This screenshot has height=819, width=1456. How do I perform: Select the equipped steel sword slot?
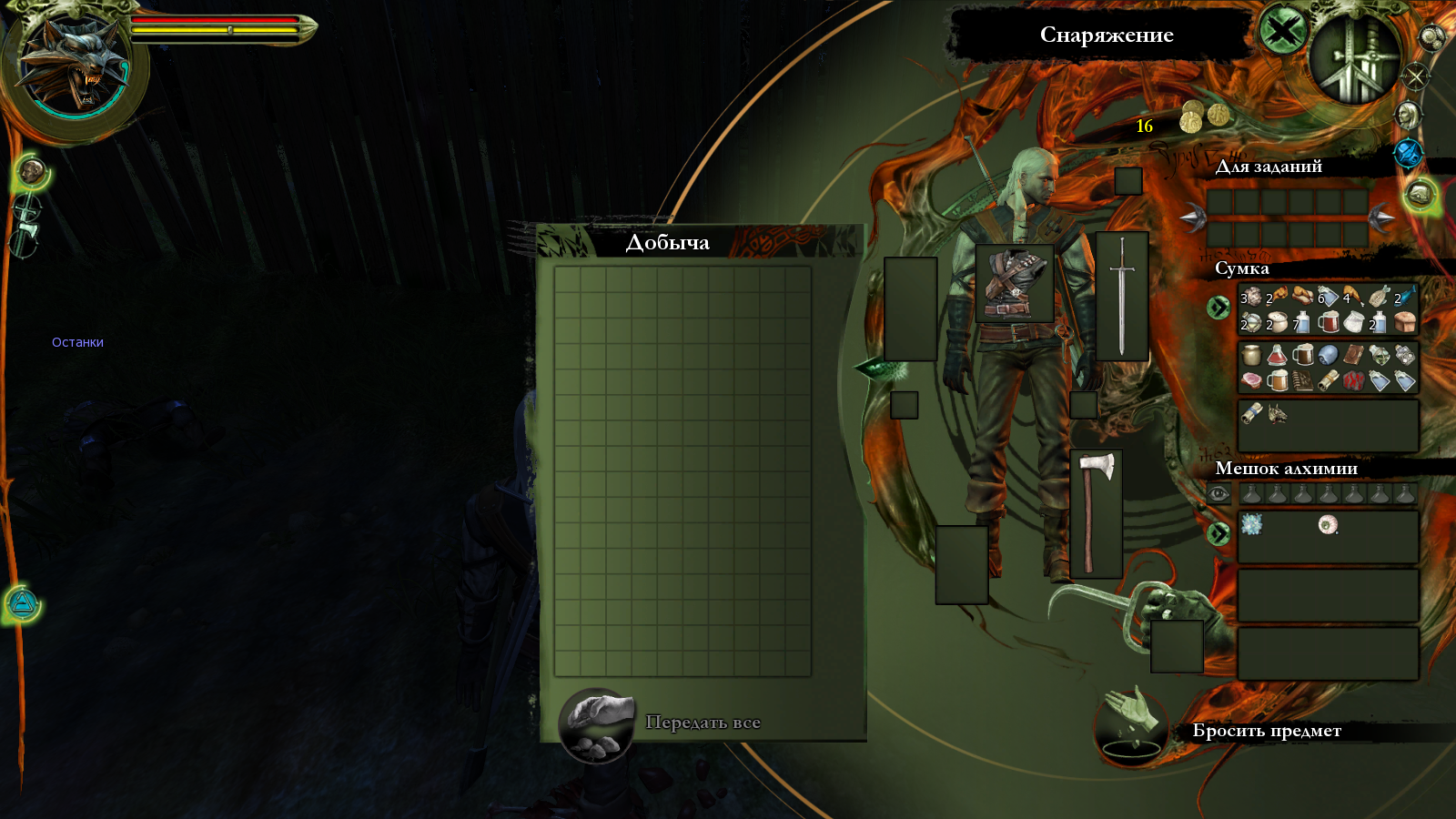1122,296
